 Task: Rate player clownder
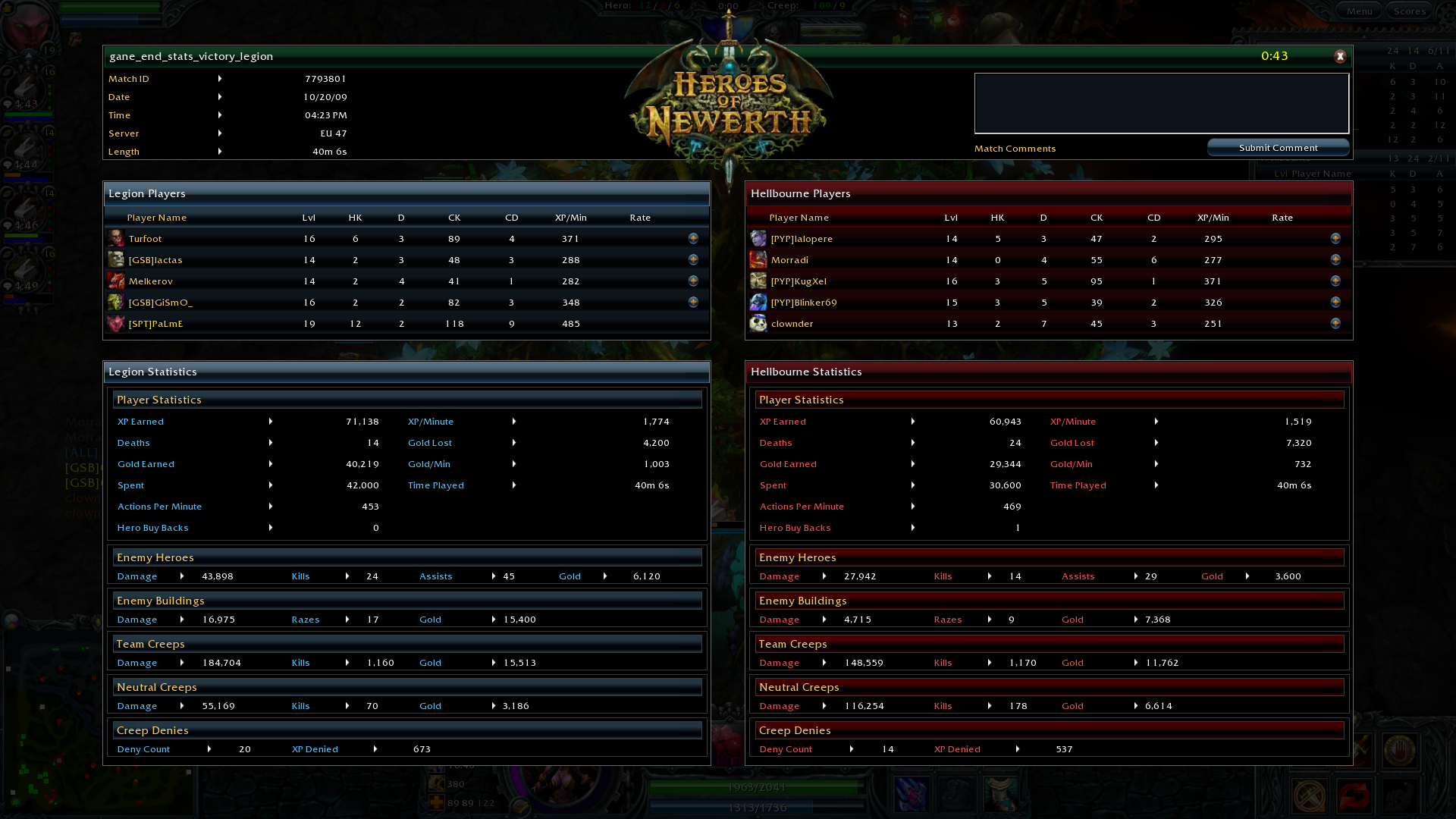click(1335, 323)
